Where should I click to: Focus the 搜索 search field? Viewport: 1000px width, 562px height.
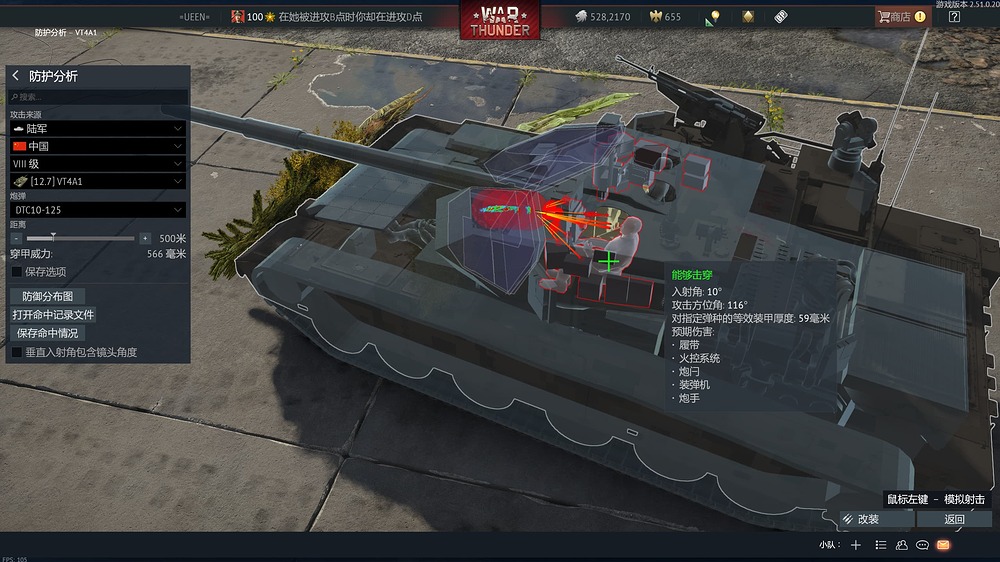(97, 97)
